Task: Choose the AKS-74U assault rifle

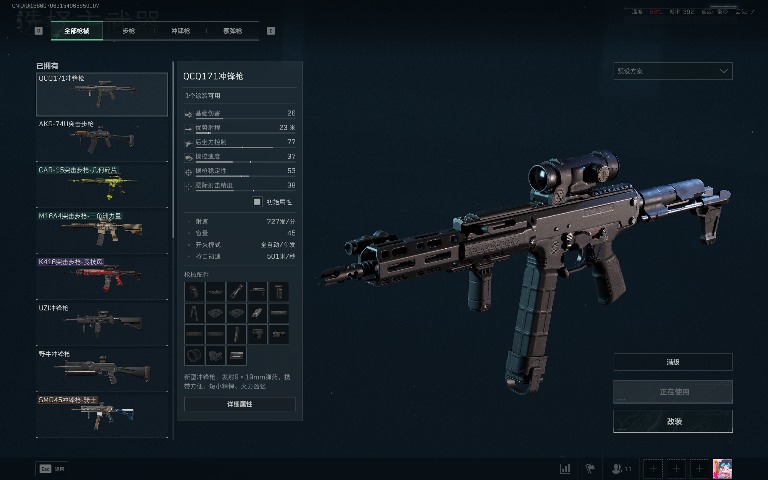Action: coord(102,139)
